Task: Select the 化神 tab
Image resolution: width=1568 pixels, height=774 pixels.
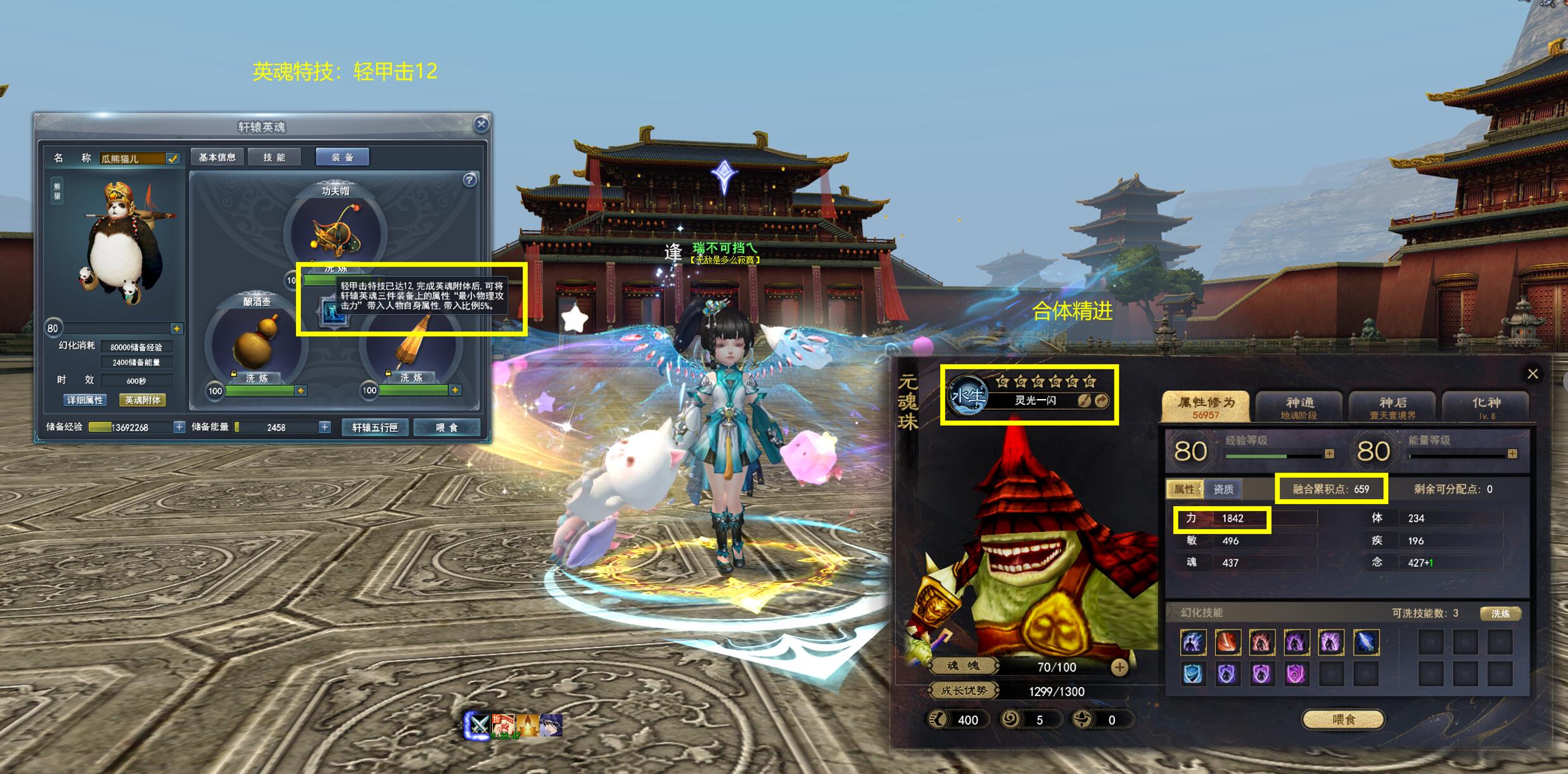Action: 1486,407
